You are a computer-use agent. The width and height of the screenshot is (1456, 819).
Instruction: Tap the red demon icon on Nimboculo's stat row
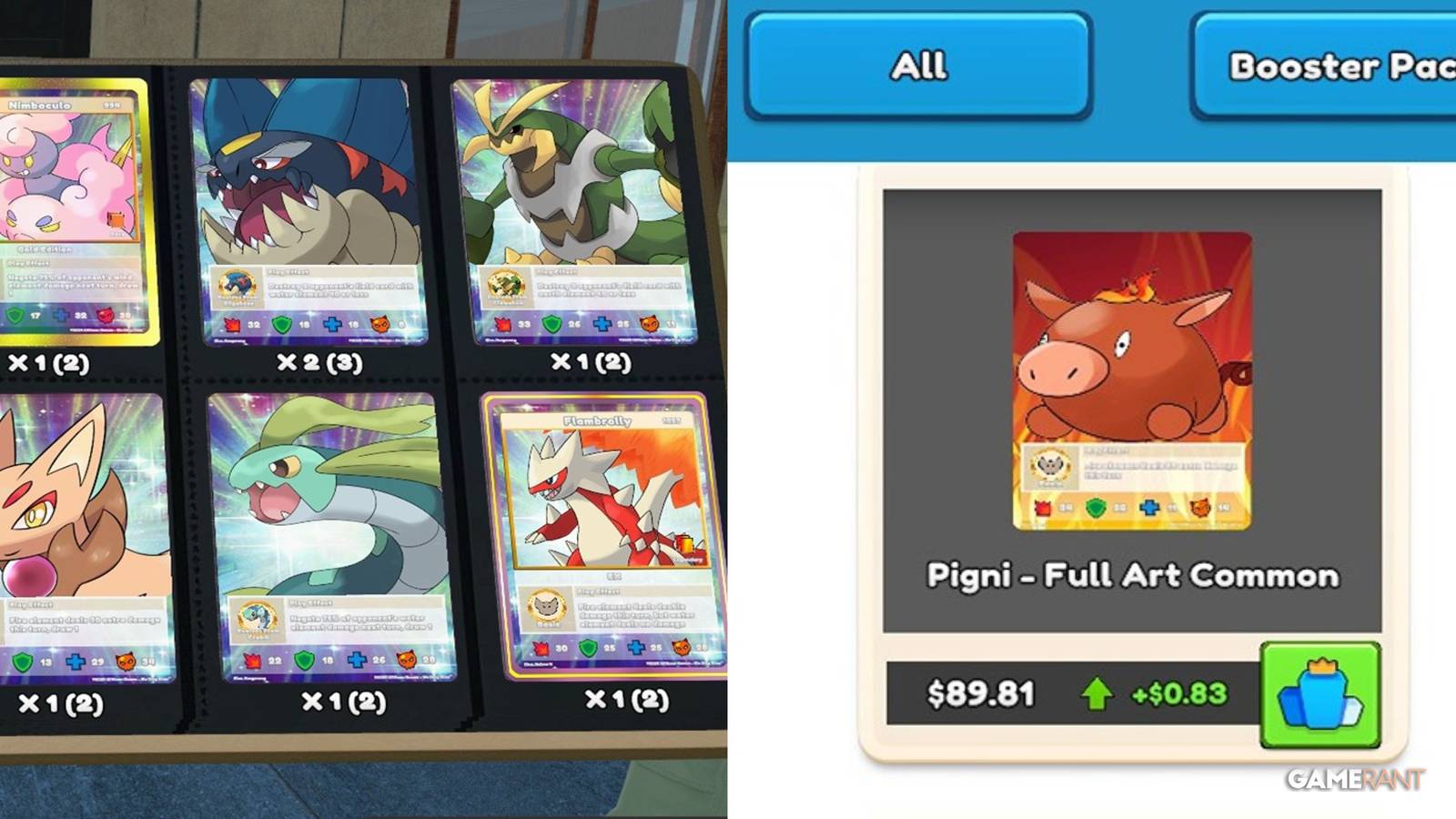click(106, 316)
